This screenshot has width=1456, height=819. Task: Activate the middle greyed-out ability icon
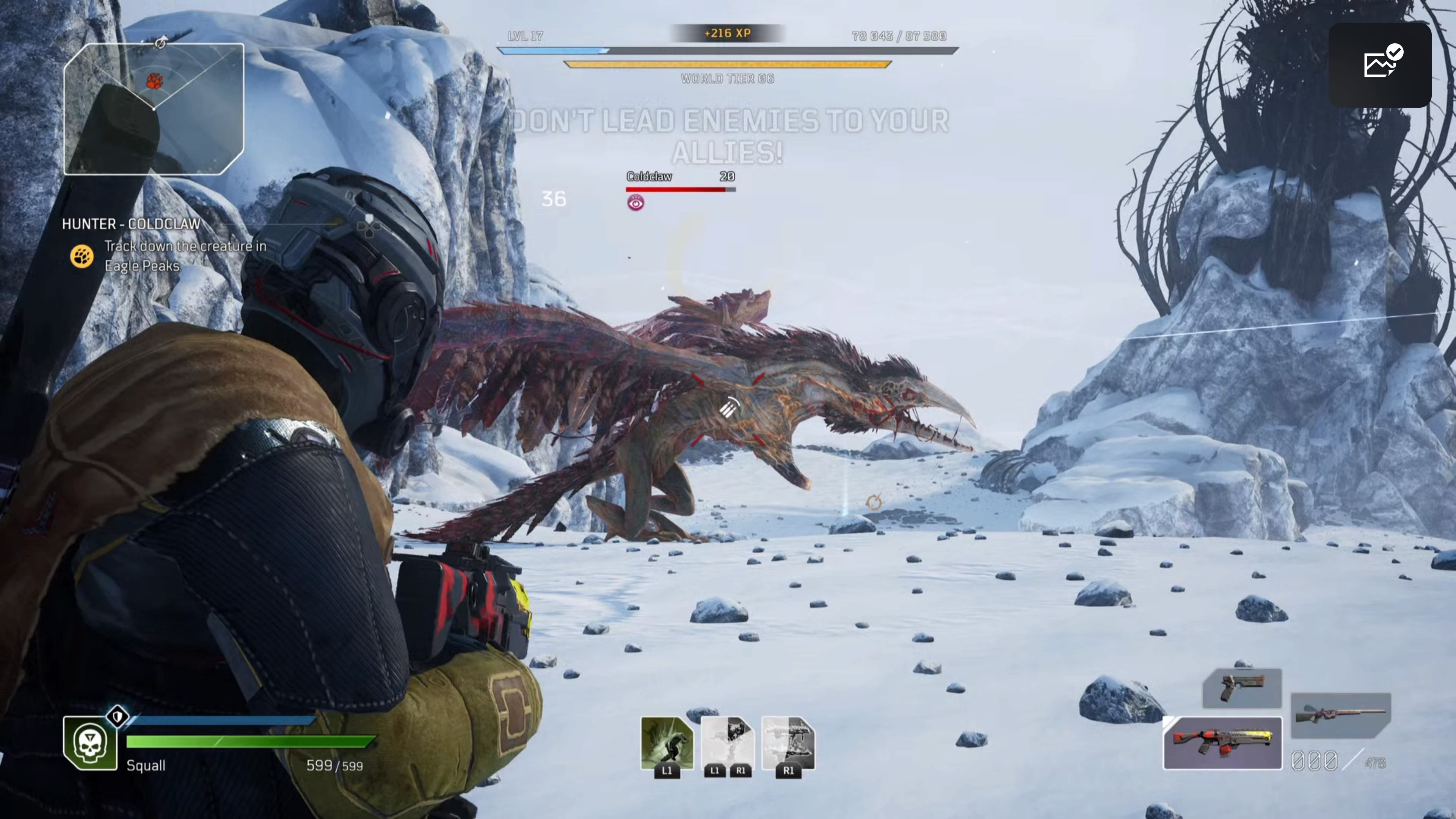[x=728, y=743]
